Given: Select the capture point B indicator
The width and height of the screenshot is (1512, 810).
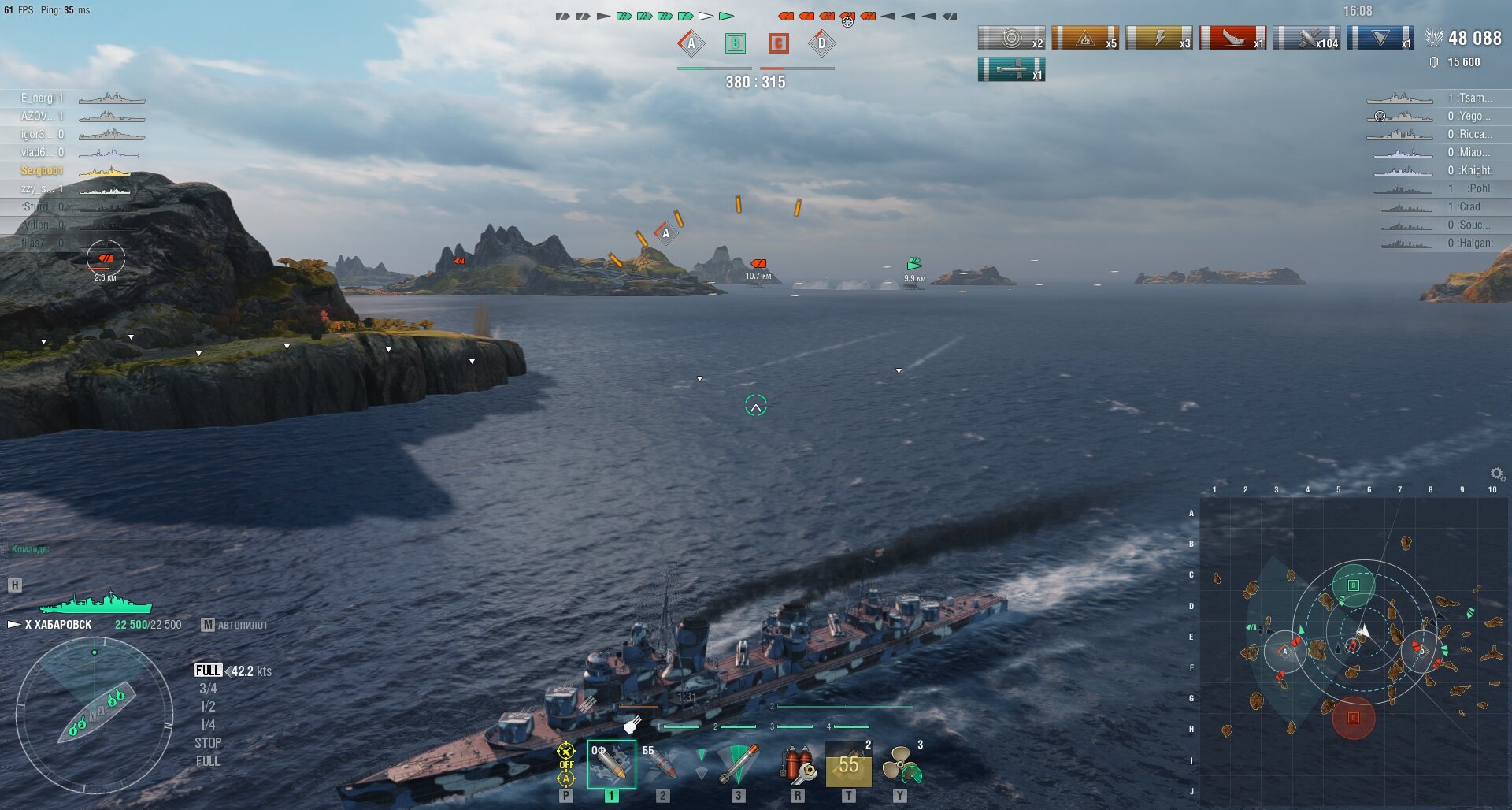Looking at the screenshot, I should pos(736,43).
